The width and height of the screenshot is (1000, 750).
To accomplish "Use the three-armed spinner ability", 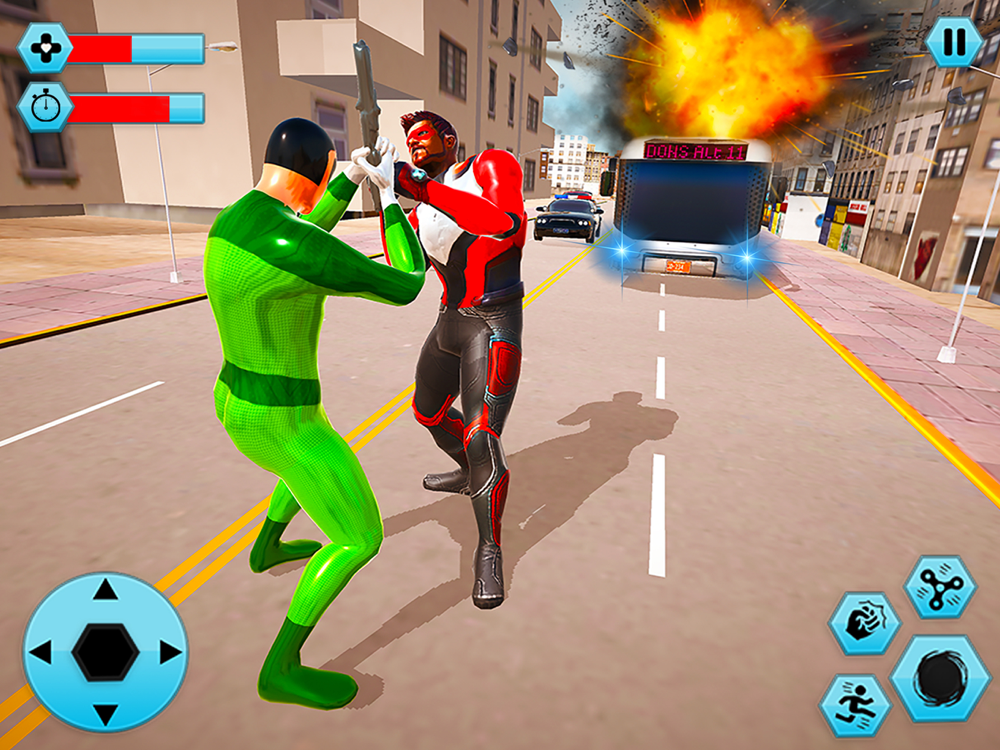I will [939, 587].
